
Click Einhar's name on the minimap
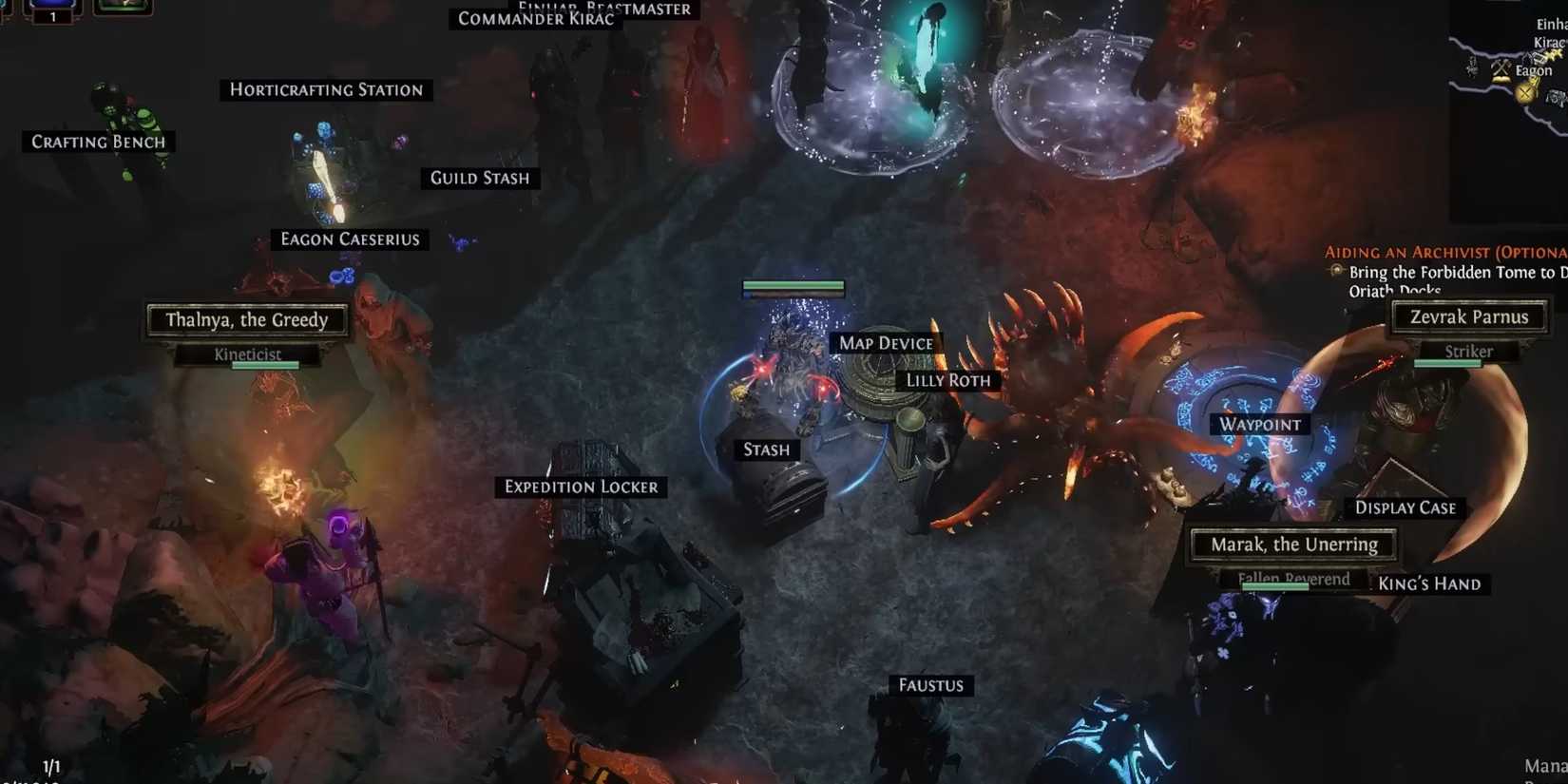pyautogui.click(x=1550, y=24)
